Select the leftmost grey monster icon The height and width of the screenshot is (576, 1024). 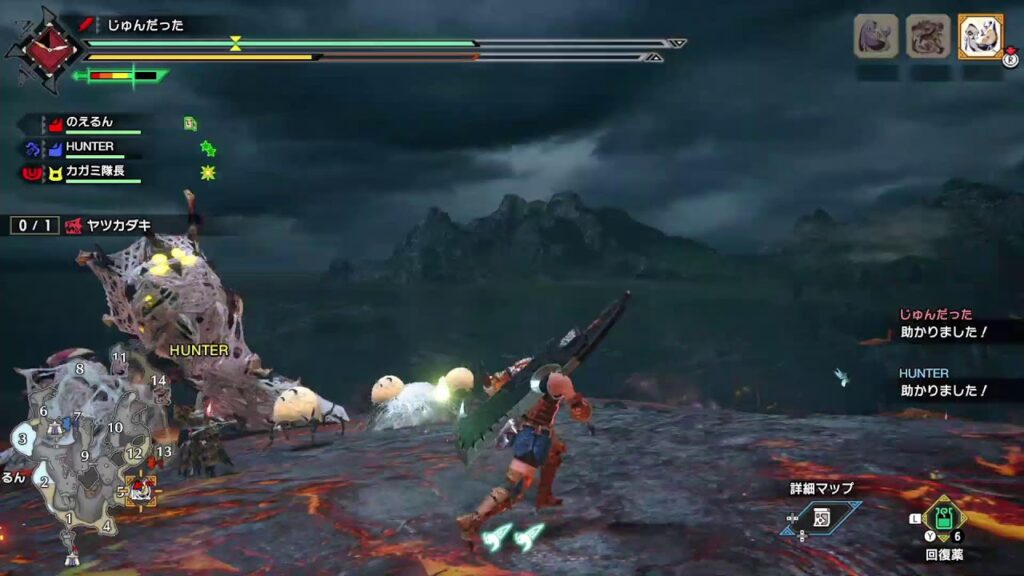tap(875, 36)
